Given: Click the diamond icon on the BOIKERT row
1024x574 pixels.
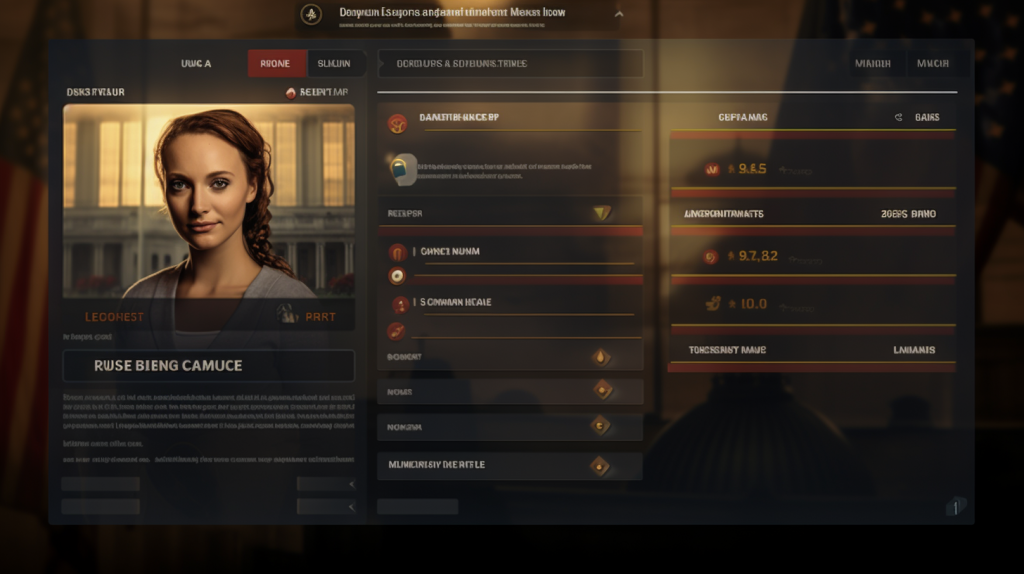Looking at the screenshot, I should pyautogui.click(x=601, y=357).
